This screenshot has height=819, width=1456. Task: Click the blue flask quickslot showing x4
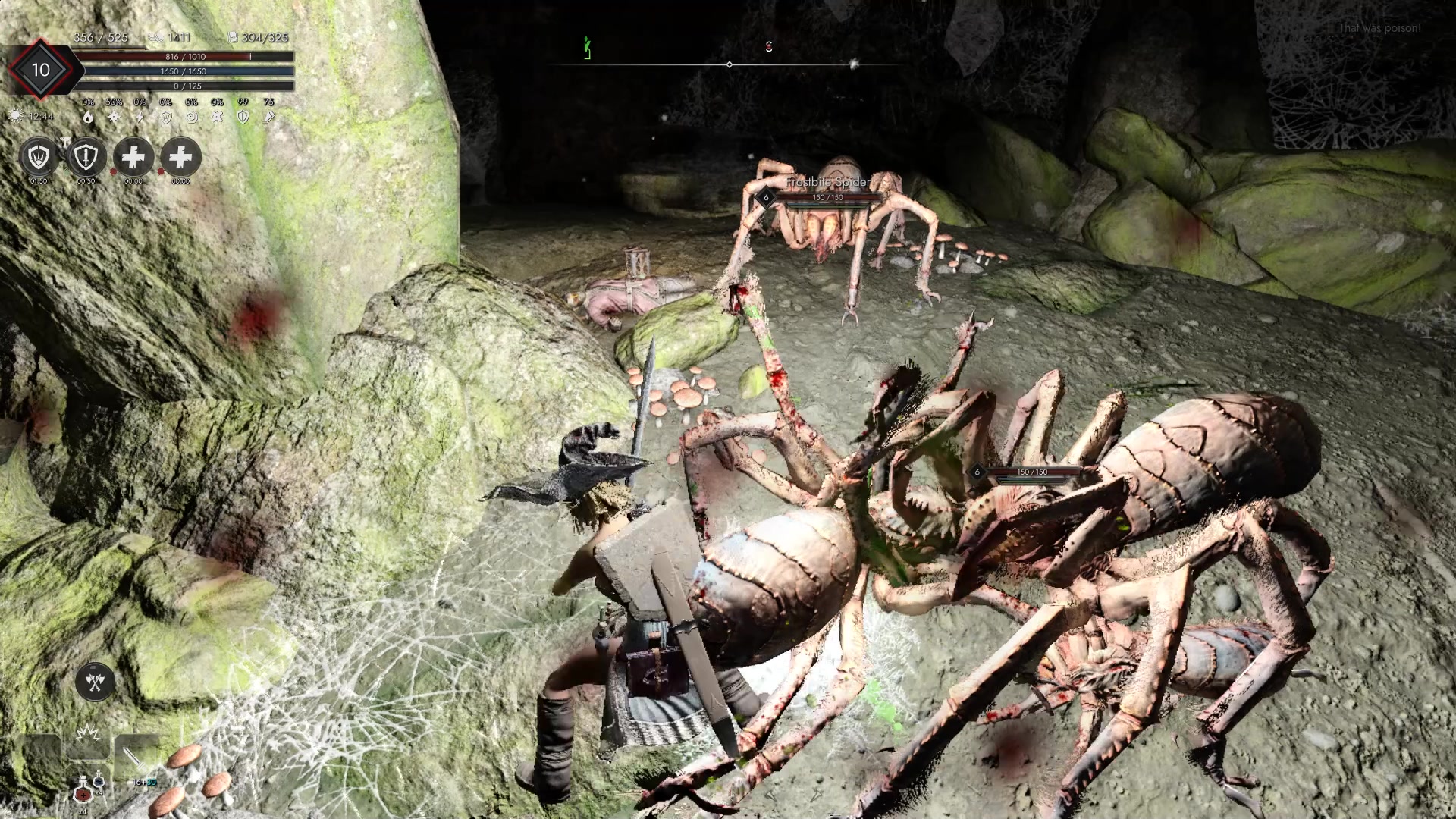(98, 781)
